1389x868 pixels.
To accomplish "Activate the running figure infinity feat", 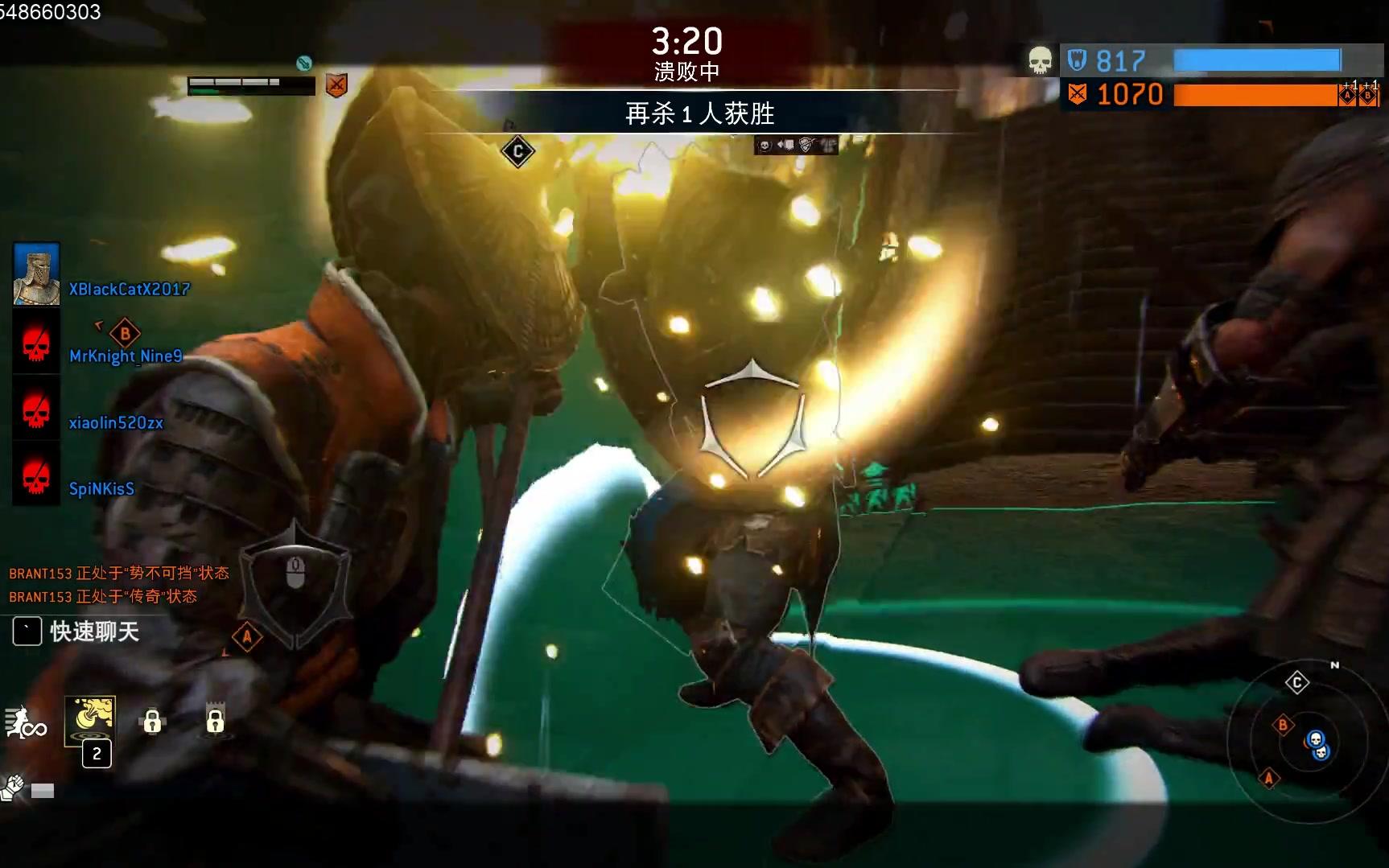I will pos(25,722).
